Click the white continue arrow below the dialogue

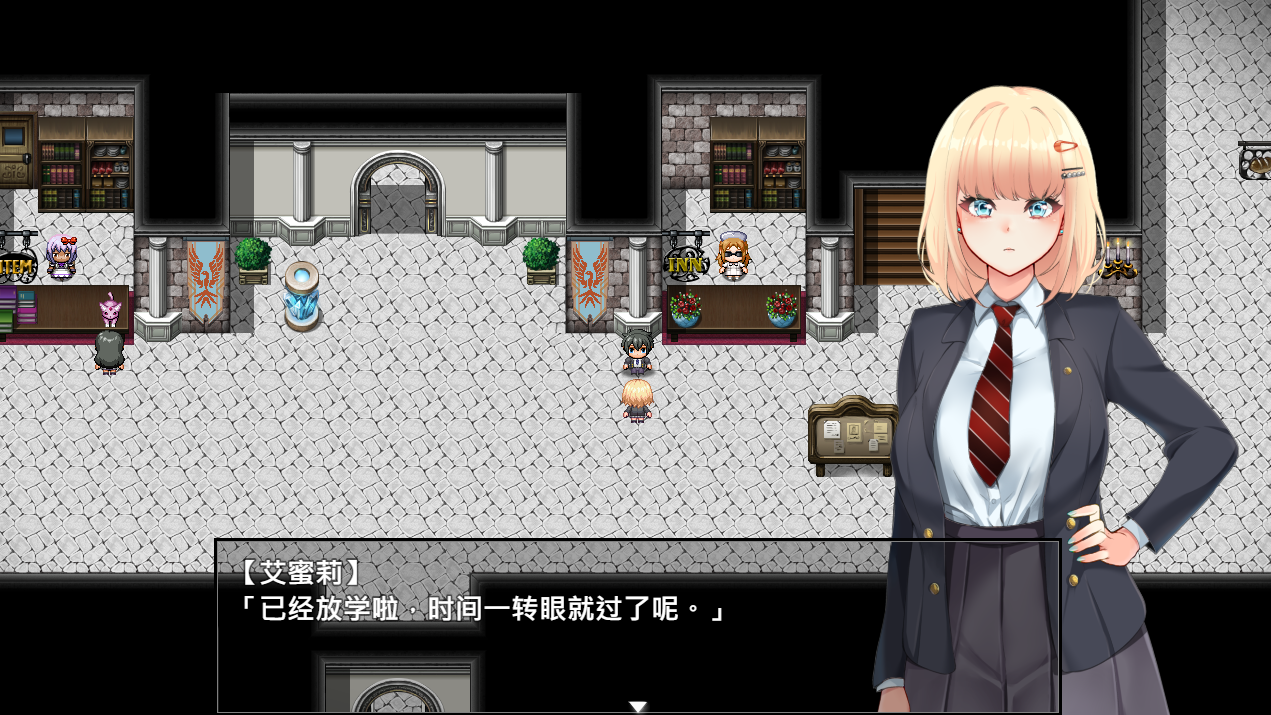click(x=637, y=707)
